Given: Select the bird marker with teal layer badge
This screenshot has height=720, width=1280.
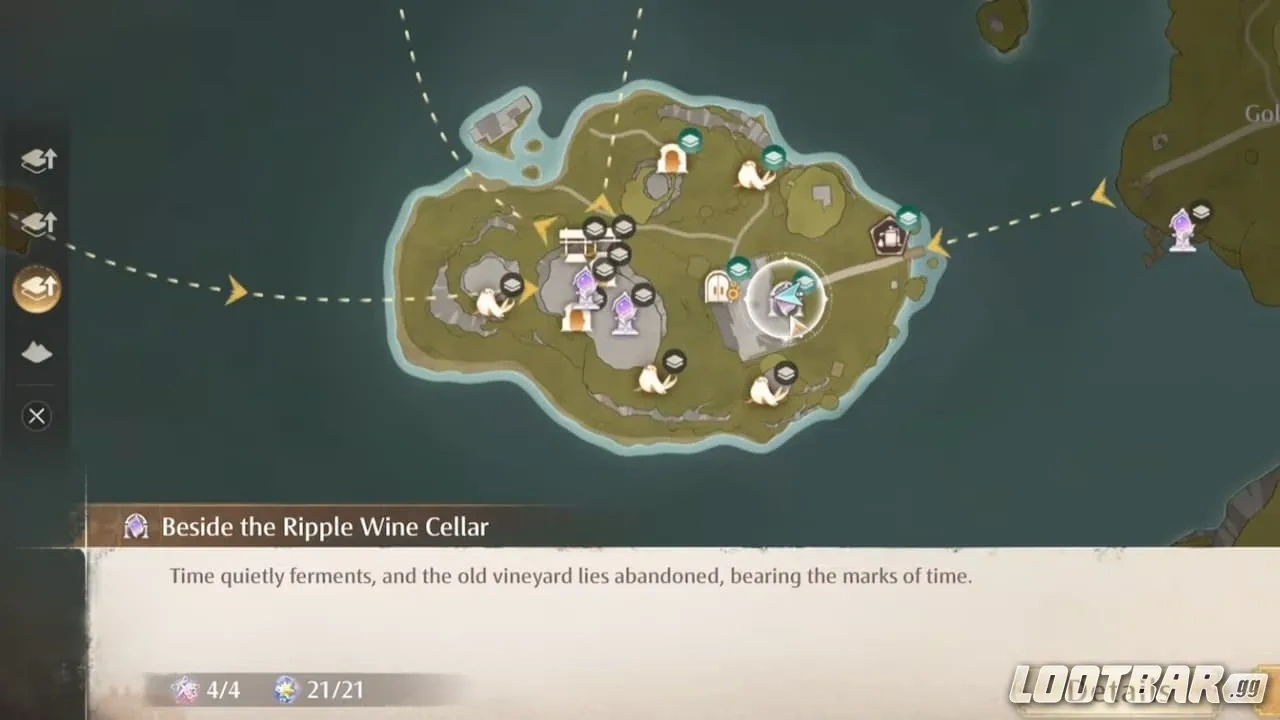Looking at the screenshot, I should (753, 175).
